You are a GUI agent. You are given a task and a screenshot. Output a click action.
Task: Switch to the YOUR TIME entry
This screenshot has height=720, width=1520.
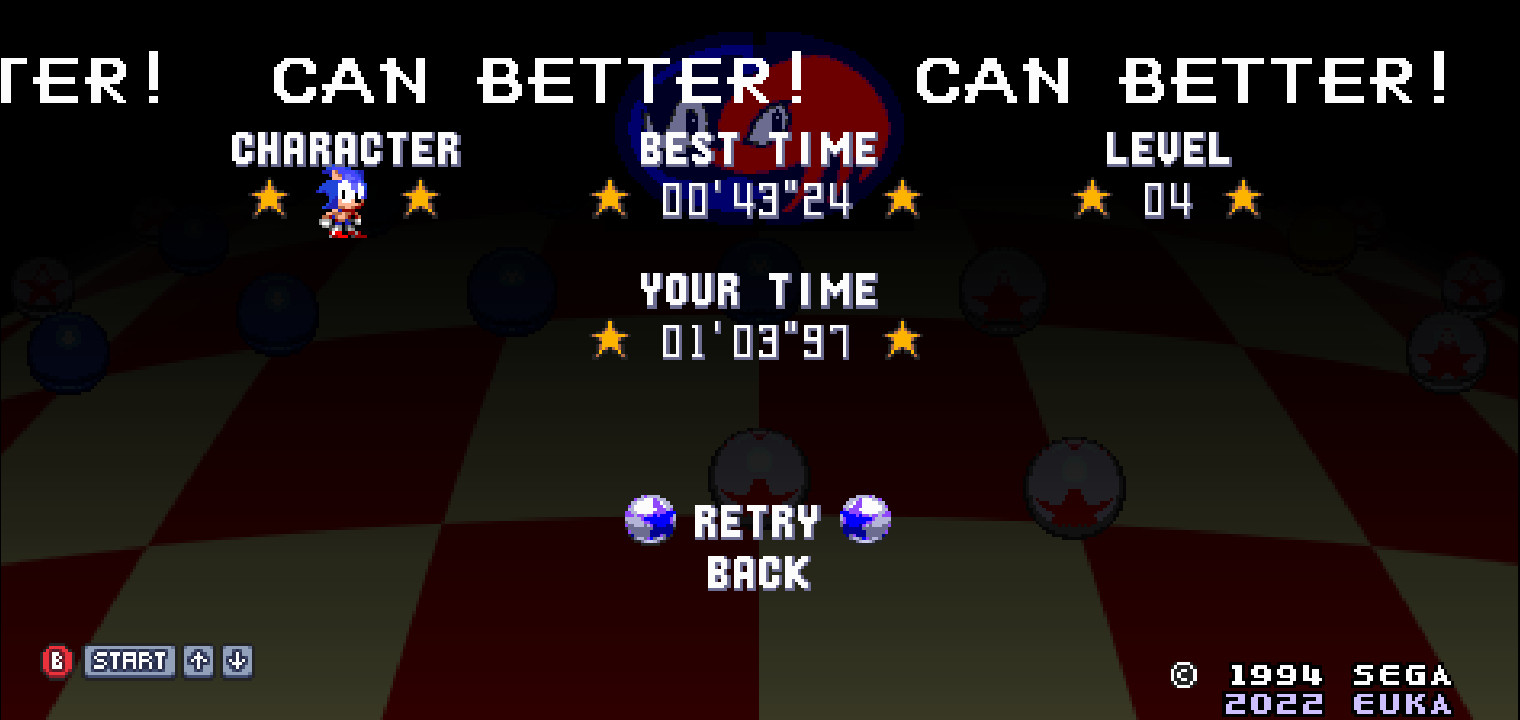pos(760,290)
